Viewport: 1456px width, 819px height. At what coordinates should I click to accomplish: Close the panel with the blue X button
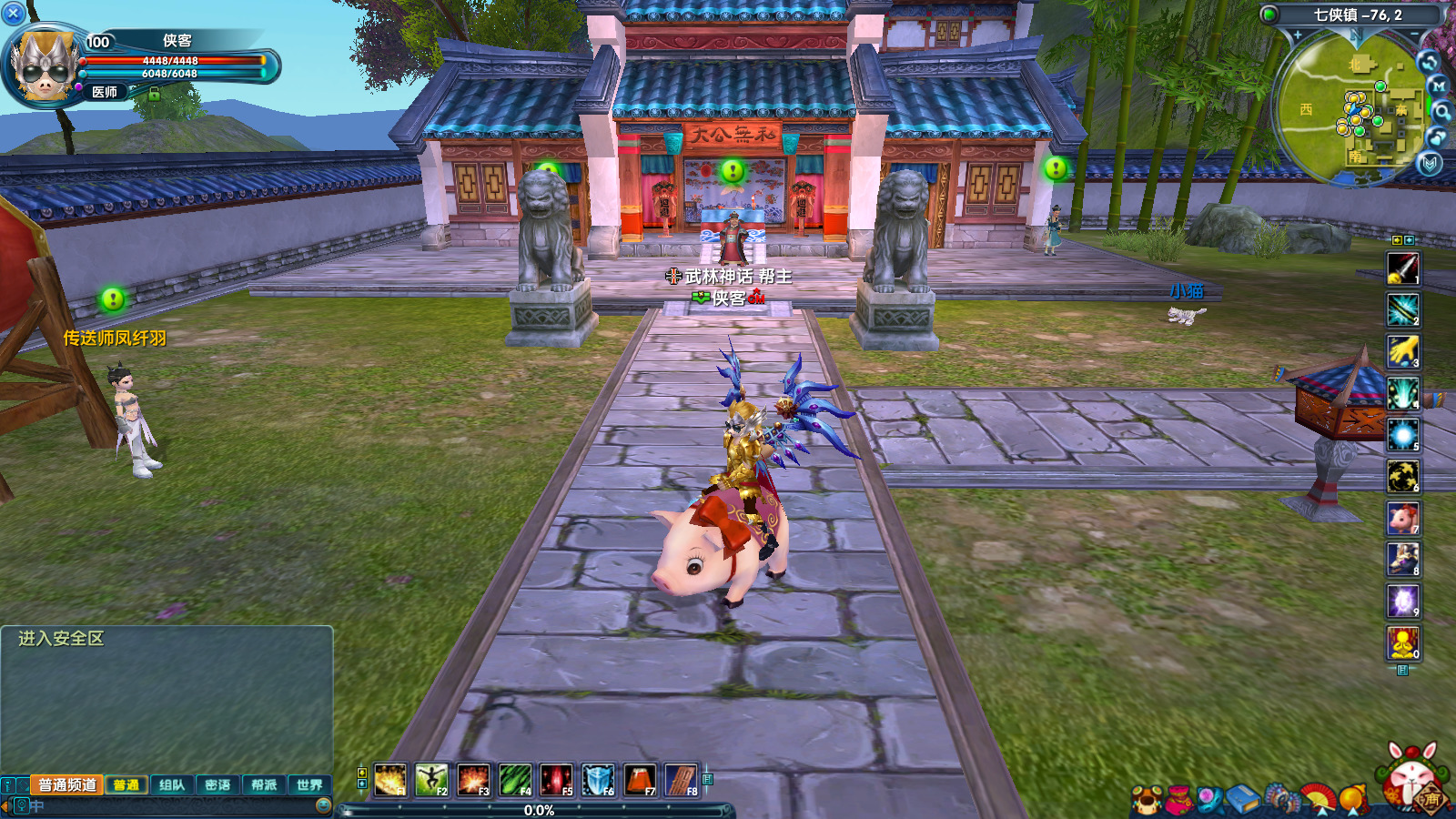14,14
